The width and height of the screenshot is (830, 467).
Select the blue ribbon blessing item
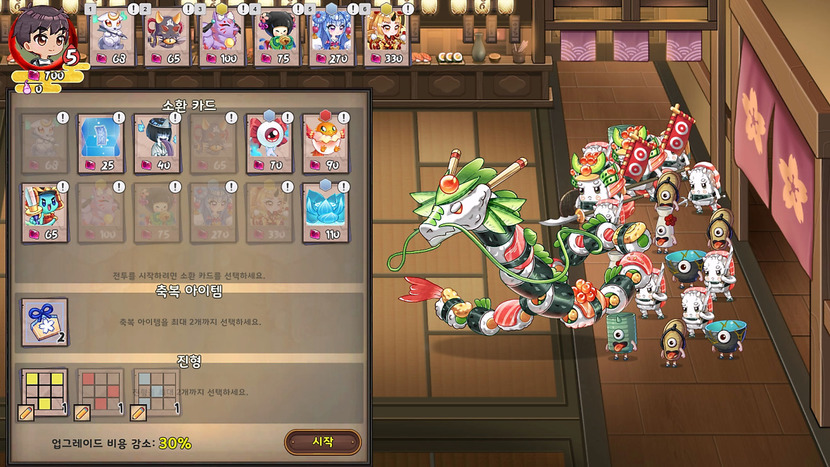tap(45, 322)
